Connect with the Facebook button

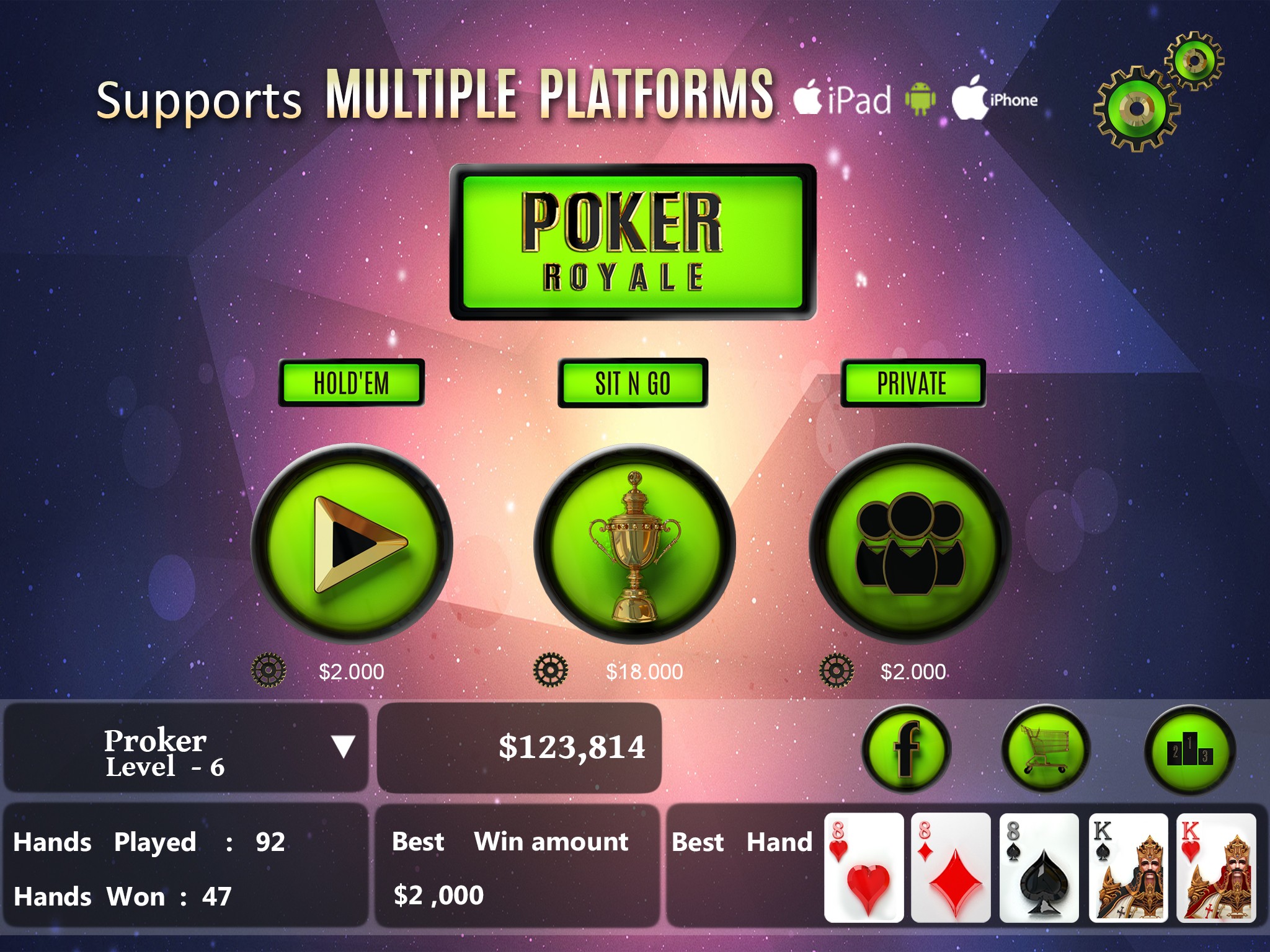(906, 749)
